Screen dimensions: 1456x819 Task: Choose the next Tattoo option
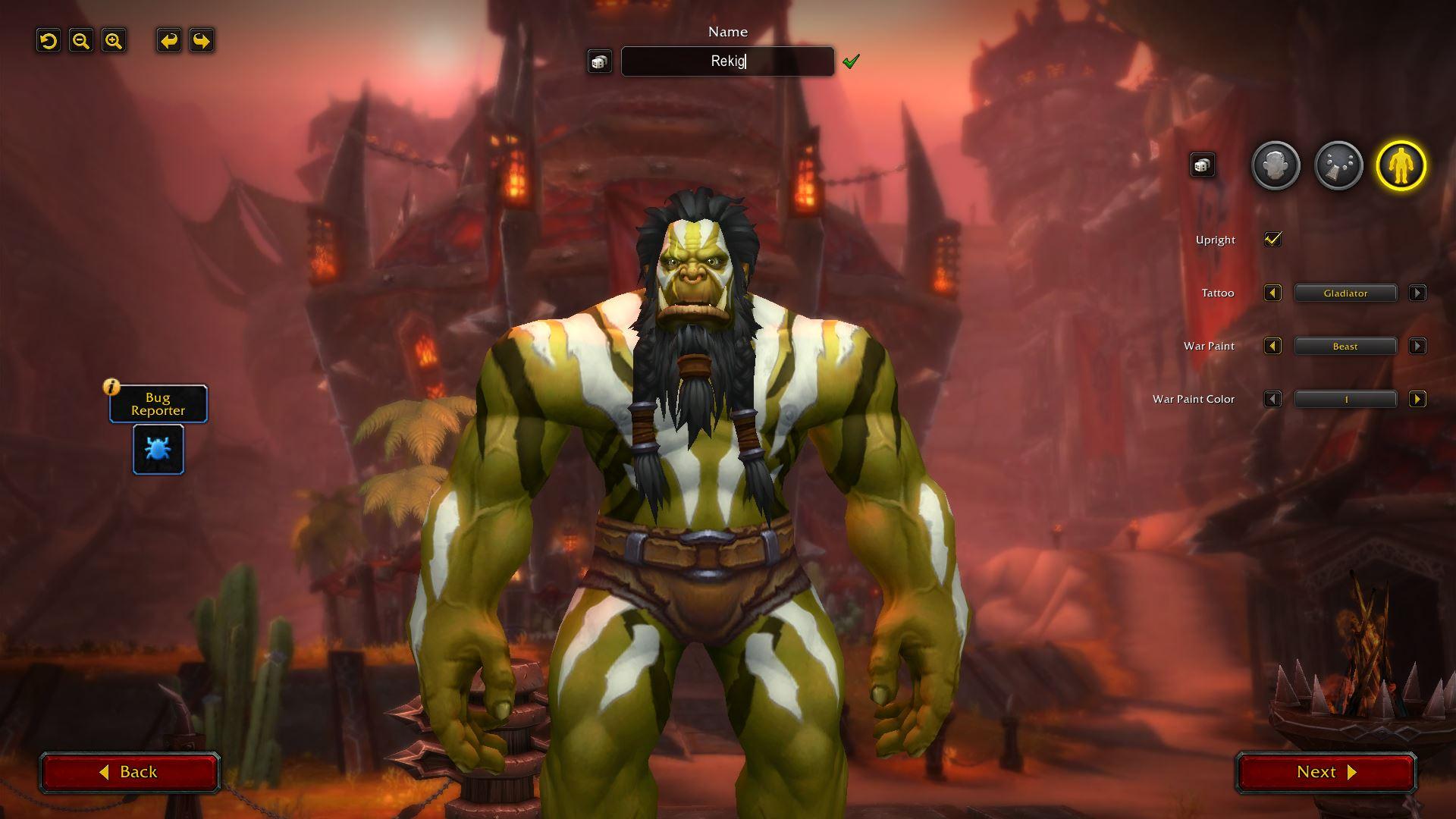[1417, 293]
